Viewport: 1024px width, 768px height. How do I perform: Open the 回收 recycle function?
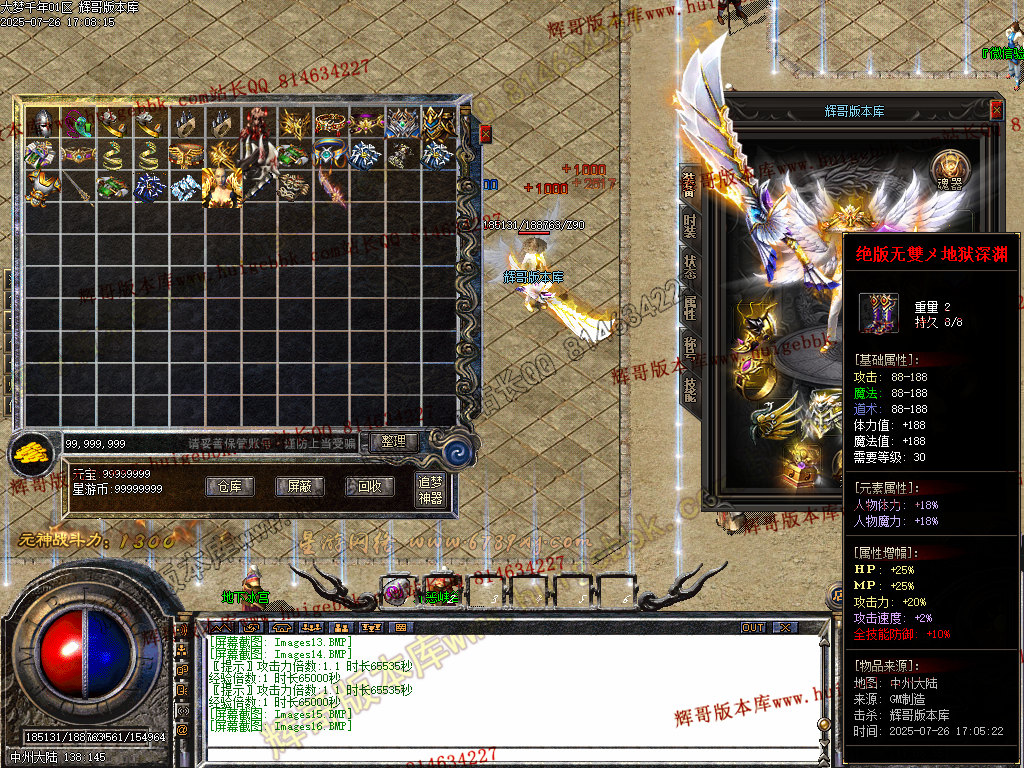pos(369,487)
